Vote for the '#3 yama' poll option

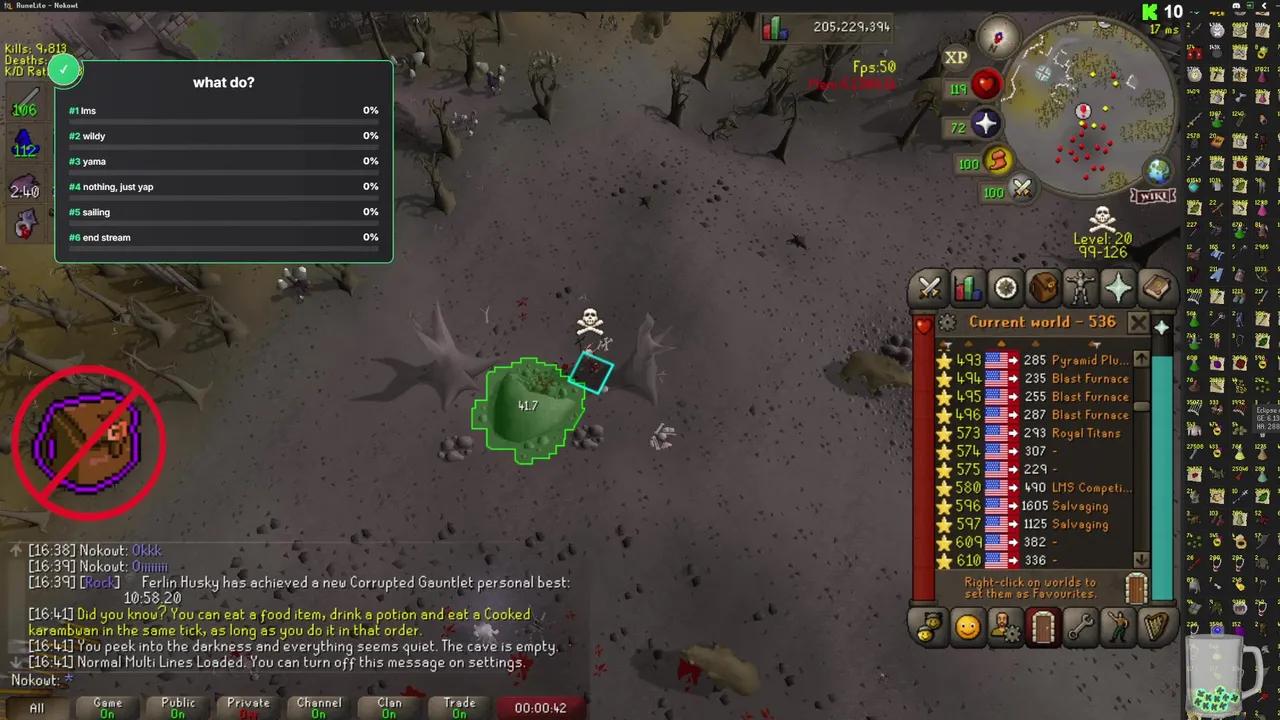point(222,161)
